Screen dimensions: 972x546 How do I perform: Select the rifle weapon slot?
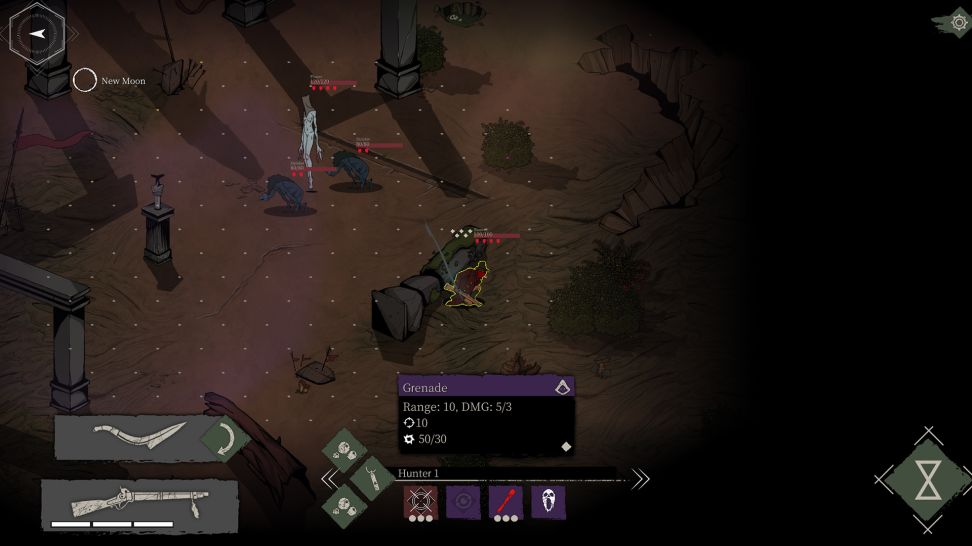(139, 502)
